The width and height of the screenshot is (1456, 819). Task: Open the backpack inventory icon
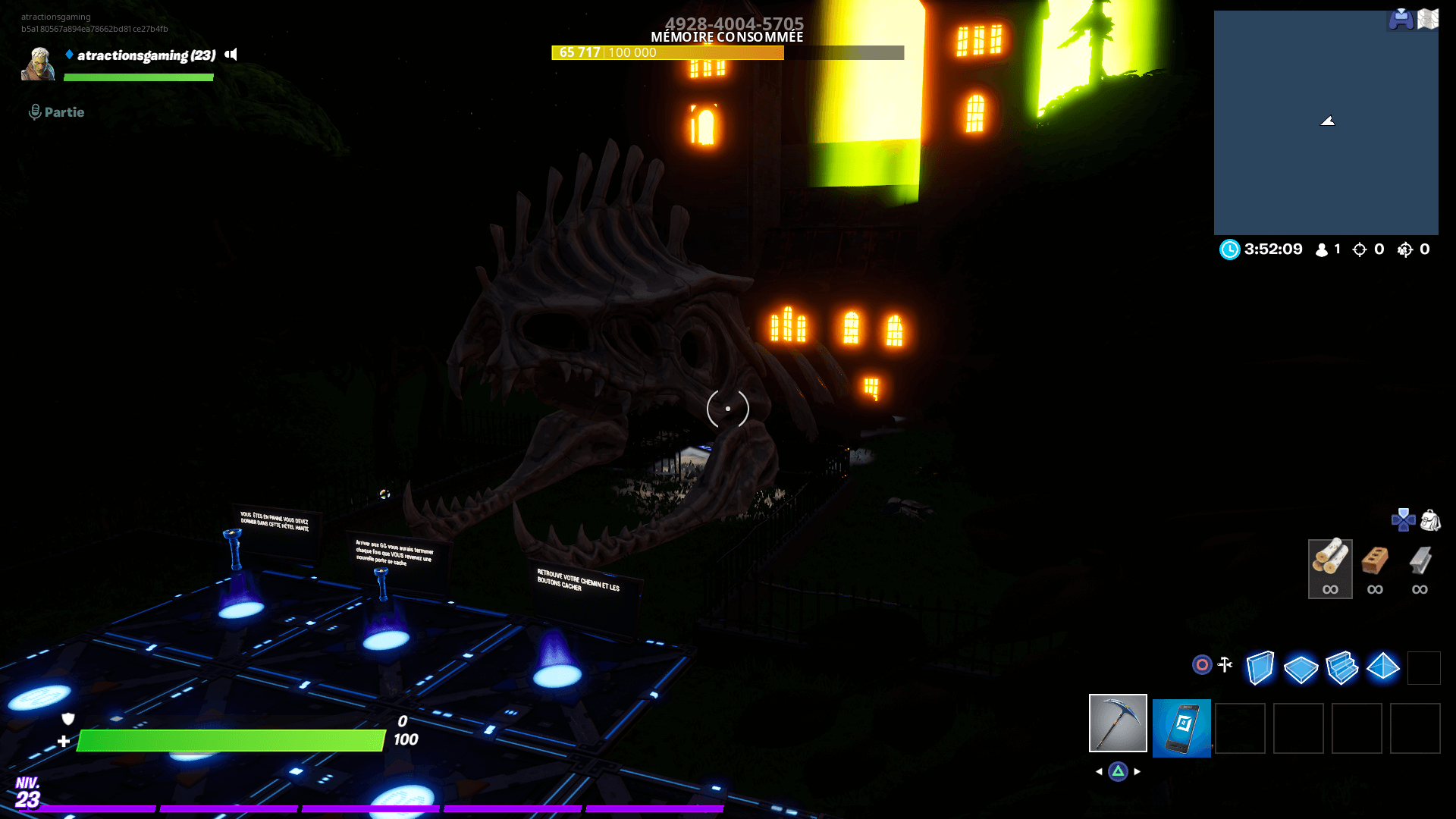coord(1430,520)
